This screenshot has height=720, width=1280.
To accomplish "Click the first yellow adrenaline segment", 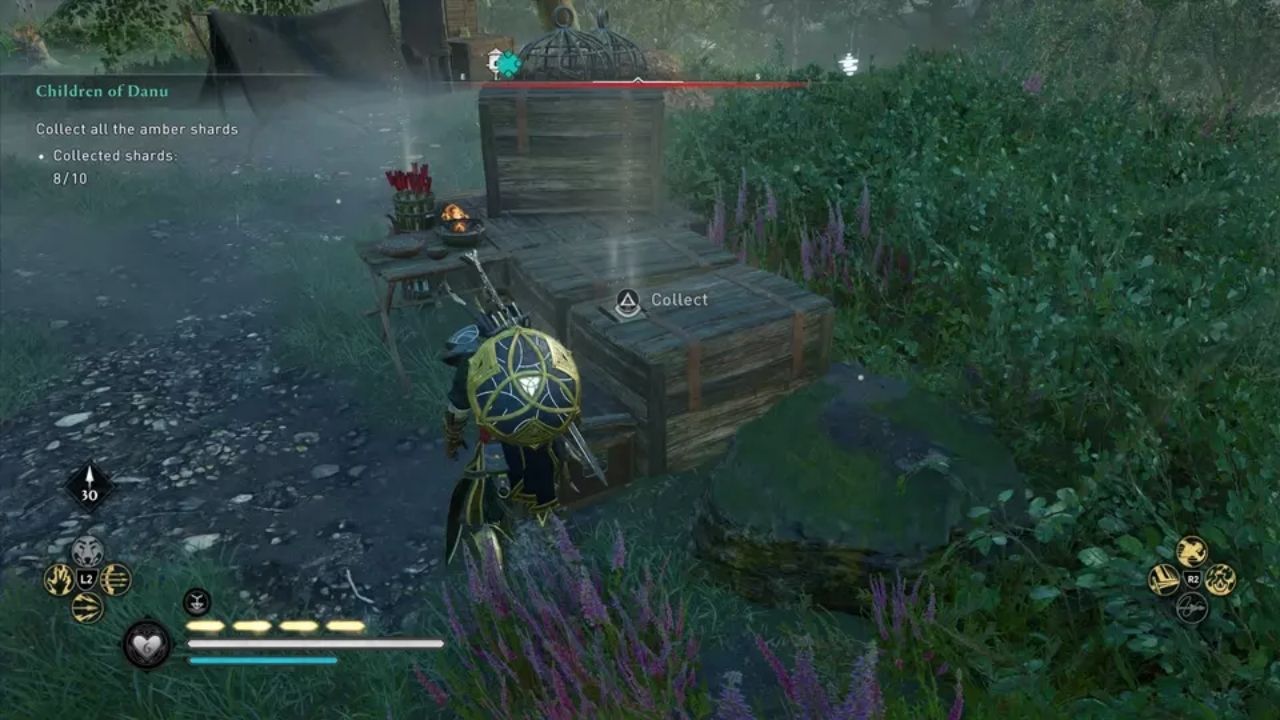I will point(205,625).
